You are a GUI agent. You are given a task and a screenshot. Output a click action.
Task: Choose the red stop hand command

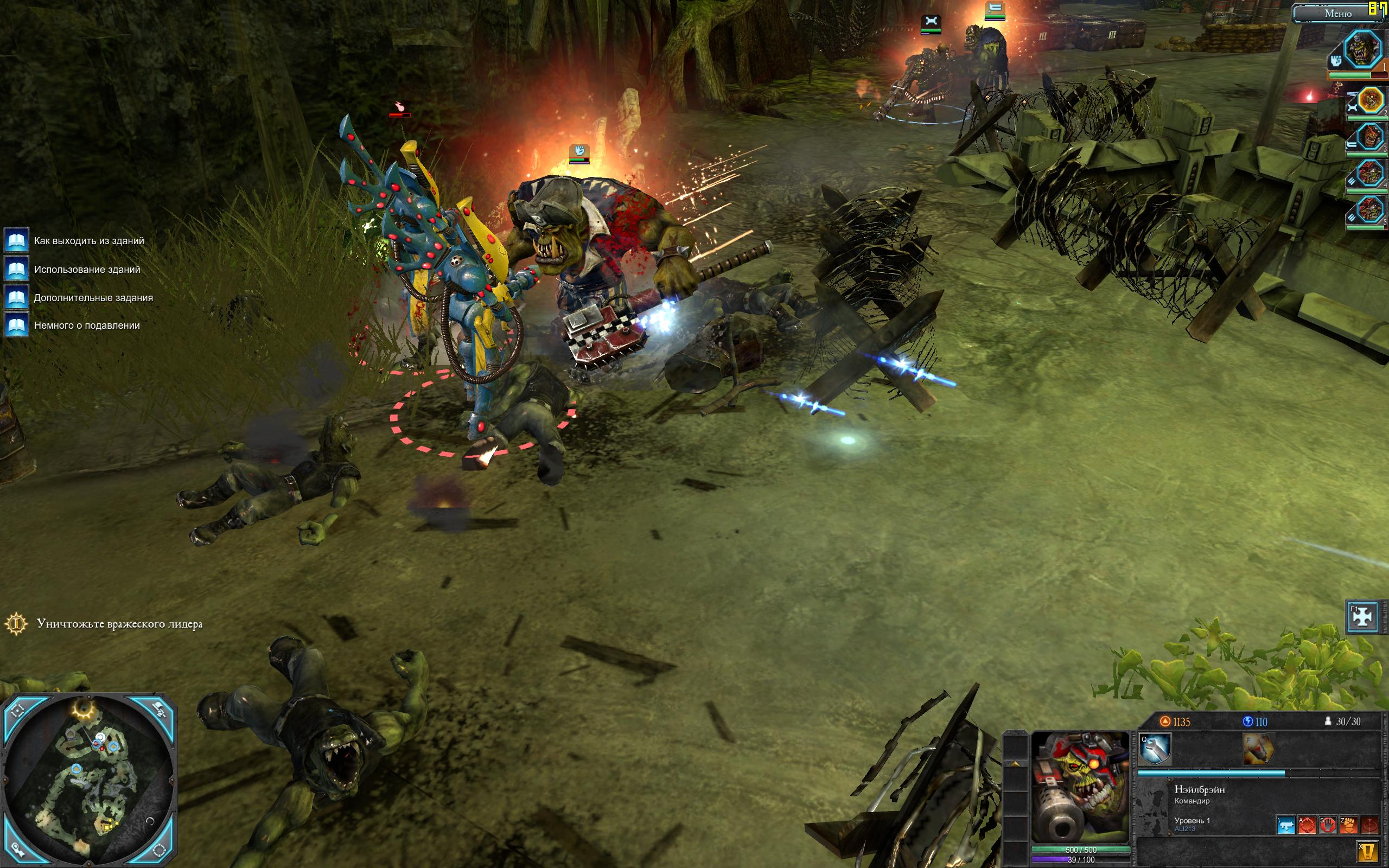pyautogui.click(x=1328, y=825)
